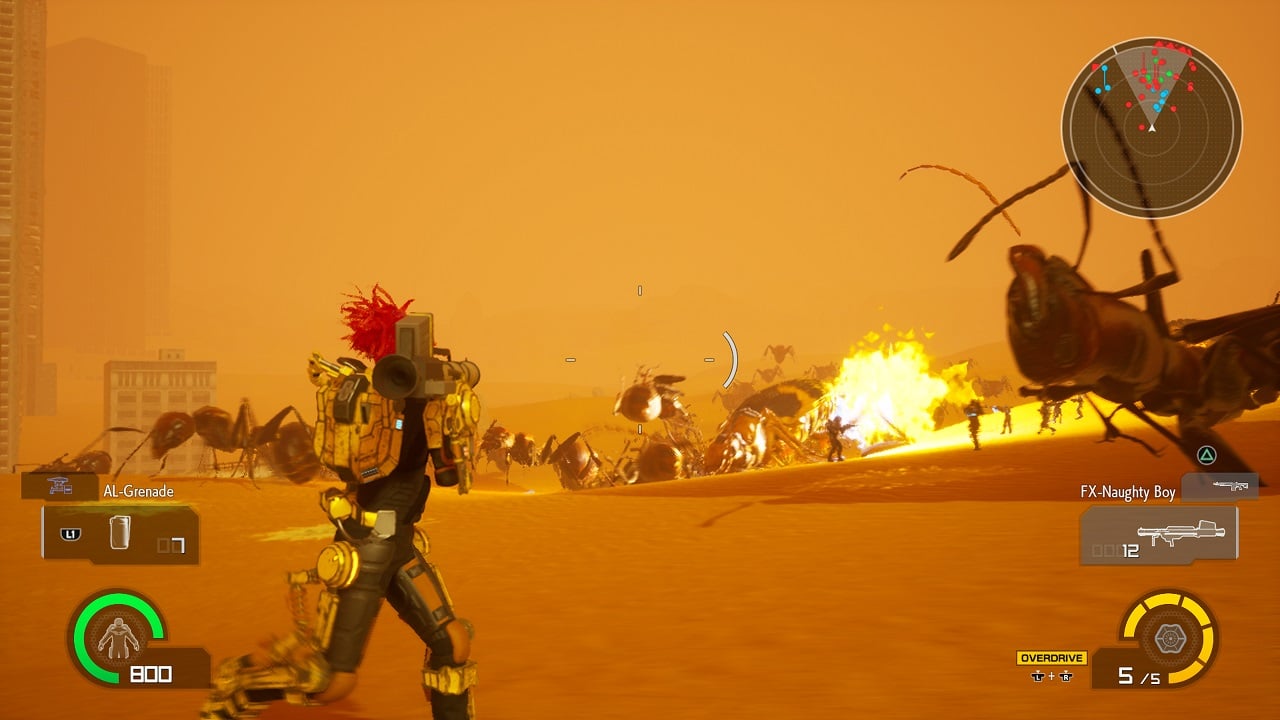Activate the Overdrive gauge icon
This screenshot has height=720, width=1280.
1167,637
